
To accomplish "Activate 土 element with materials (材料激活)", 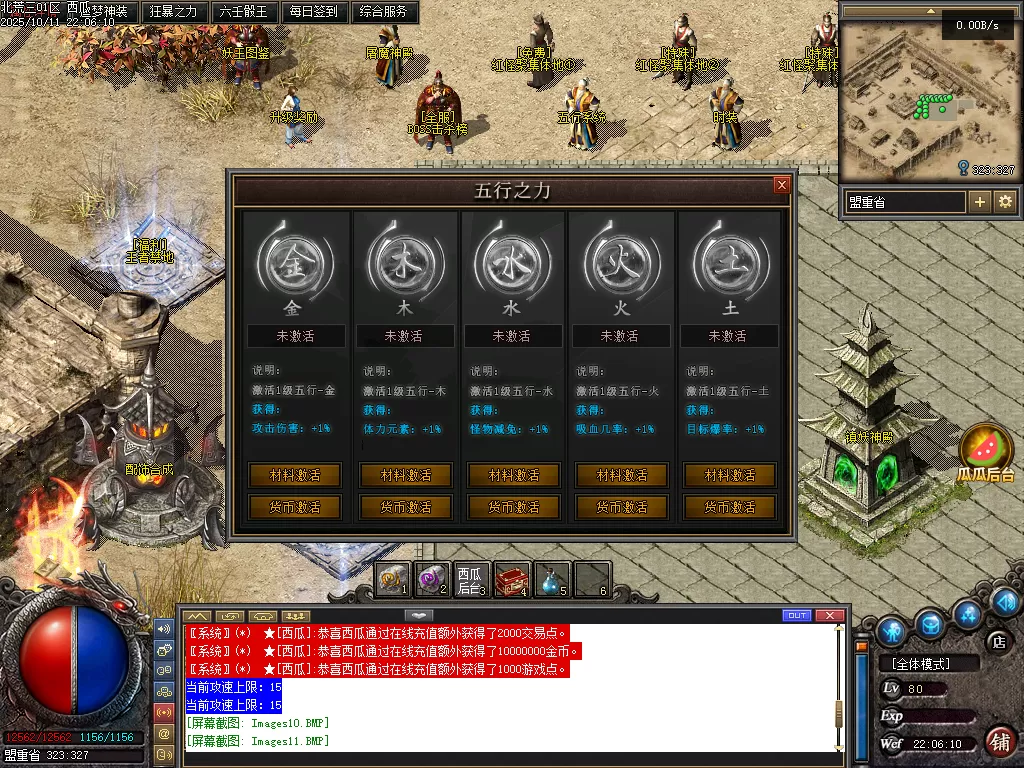I will pos(730,475).
